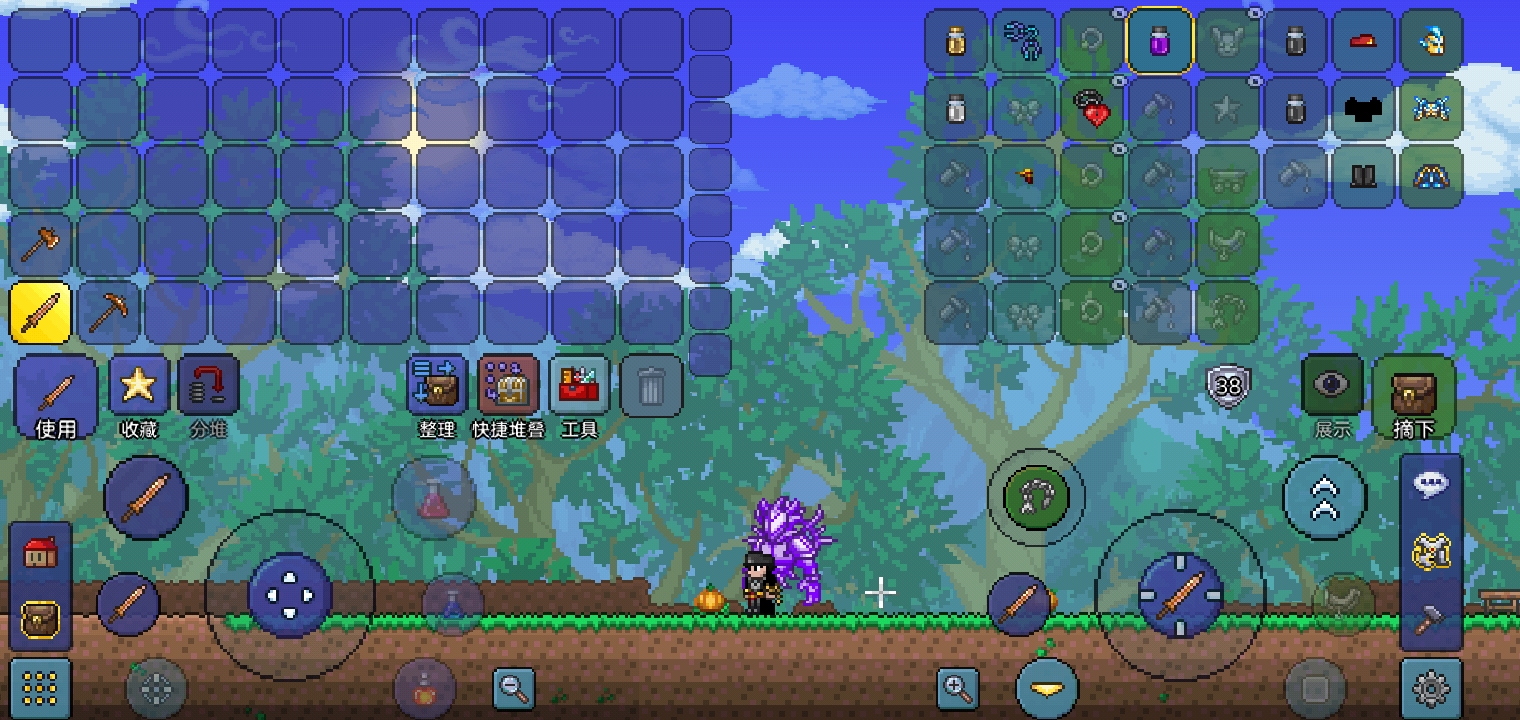Select the red hat vanity slot
The width and height of the screenshot is (1520, 720).
[1363, 41]
